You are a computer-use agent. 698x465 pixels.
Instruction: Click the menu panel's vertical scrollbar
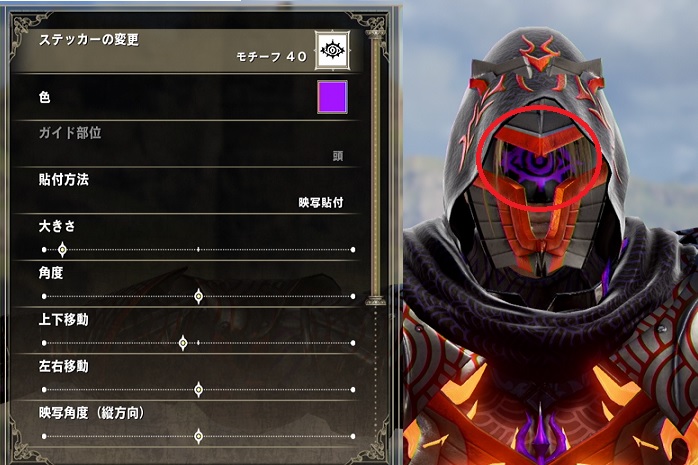coord(375,170)
